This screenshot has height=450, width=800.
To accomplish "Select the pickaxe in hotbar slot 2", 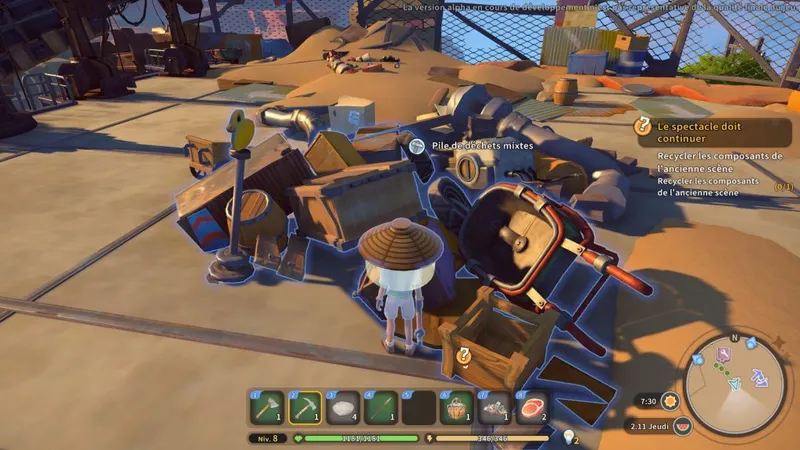I will (x=304, y=407).
